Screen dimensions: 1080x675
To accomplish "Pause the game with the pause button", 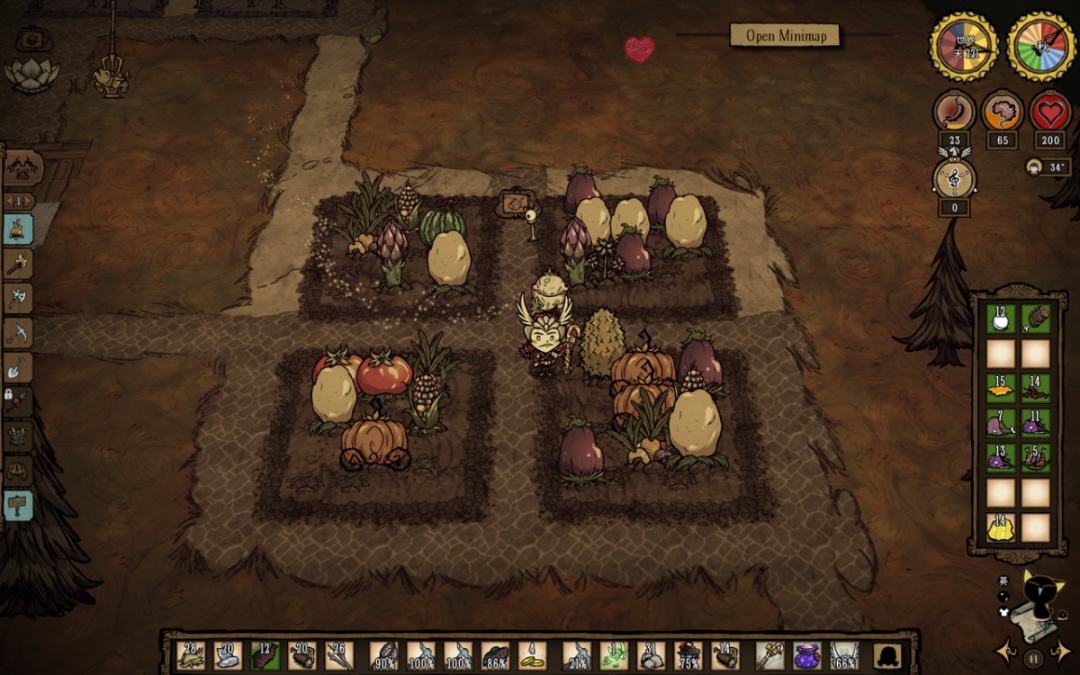I will [1033, 657].
